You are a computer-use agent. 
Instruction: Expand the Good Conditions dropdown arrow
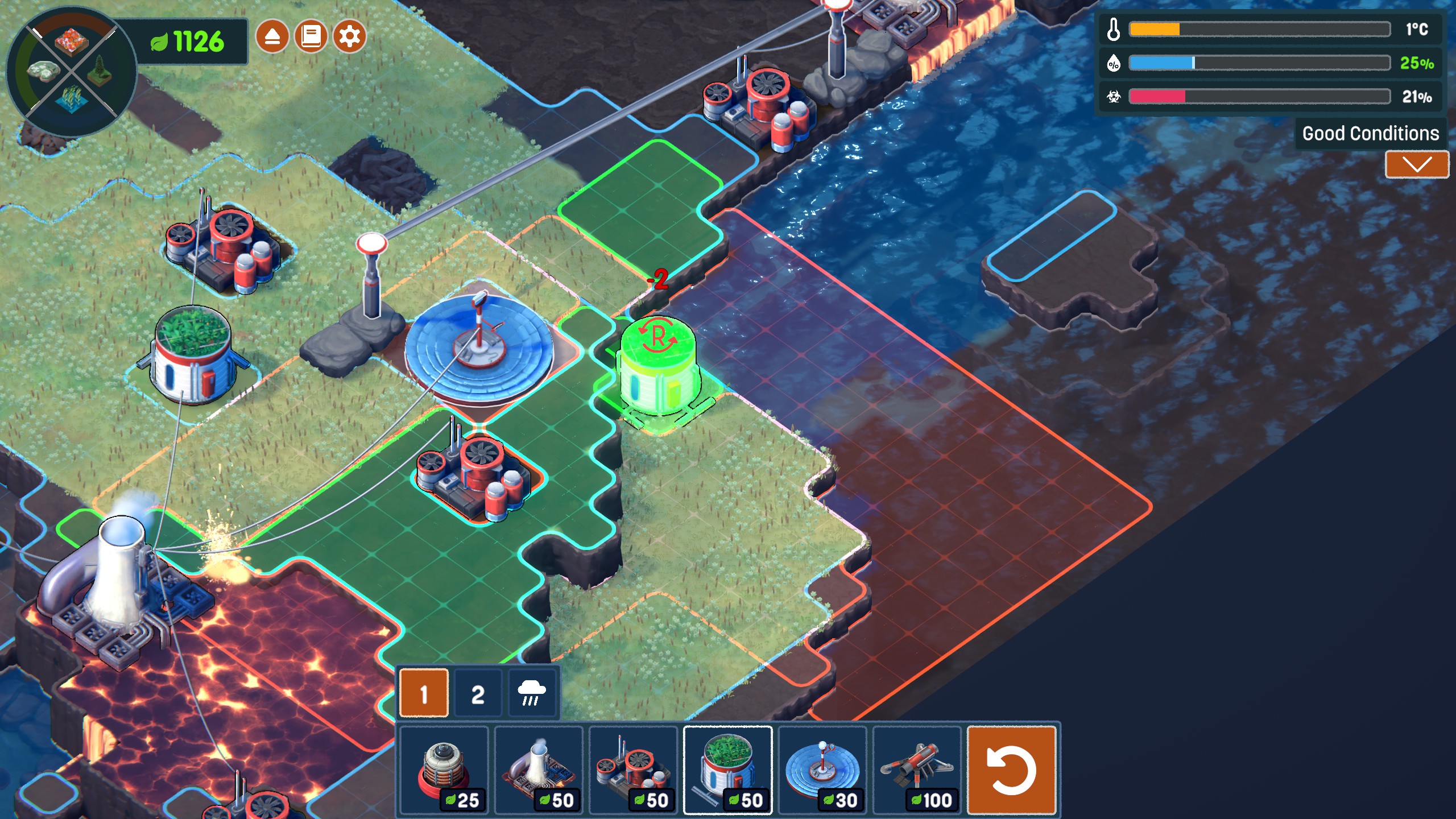(1417, 165)
